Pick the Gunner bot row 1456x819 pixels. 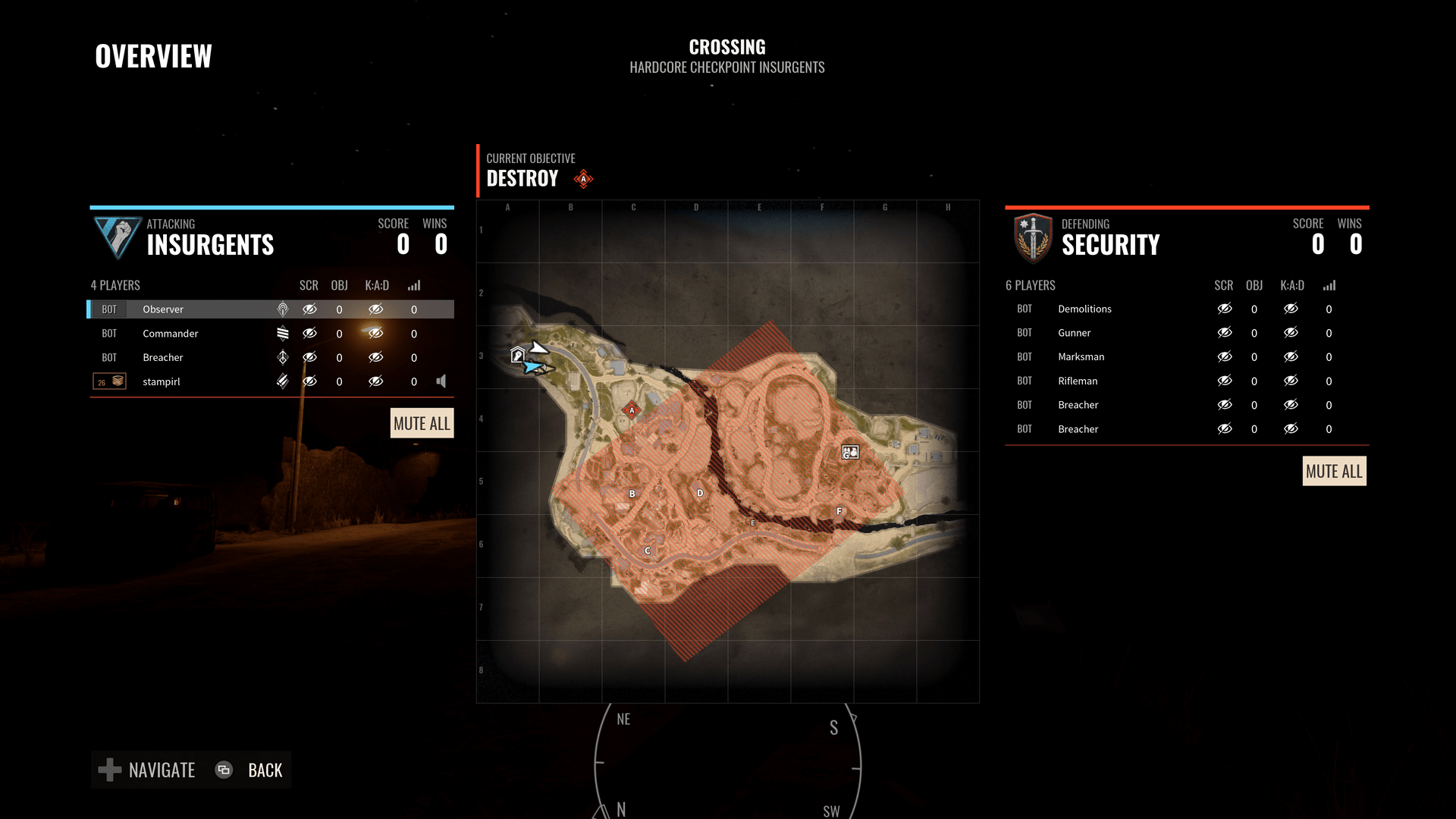point(1074,333)
